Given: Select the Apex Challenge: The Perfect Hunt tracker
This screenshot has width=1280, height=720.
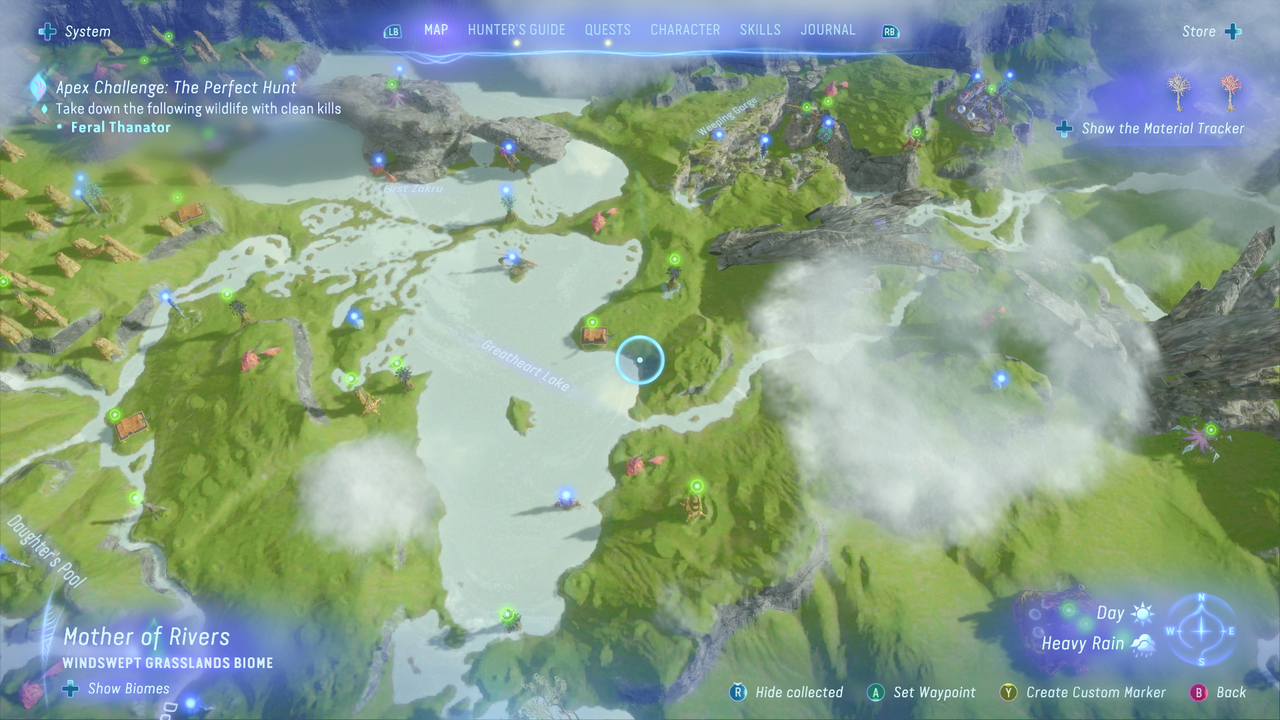Looking at the screenshot, I should tap(176, 88).
